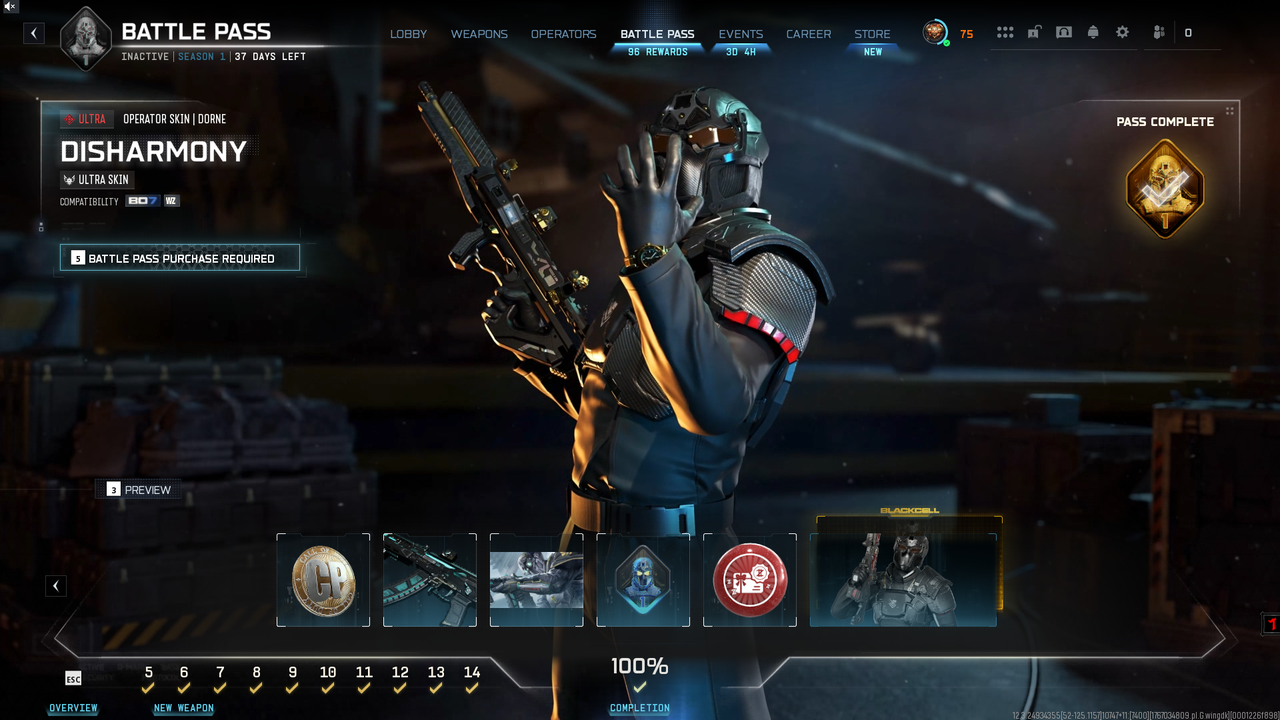Open the player profile emblem
Image resolution: width=1280 pixels, height=720 pixels.
[x=935, y=33]
